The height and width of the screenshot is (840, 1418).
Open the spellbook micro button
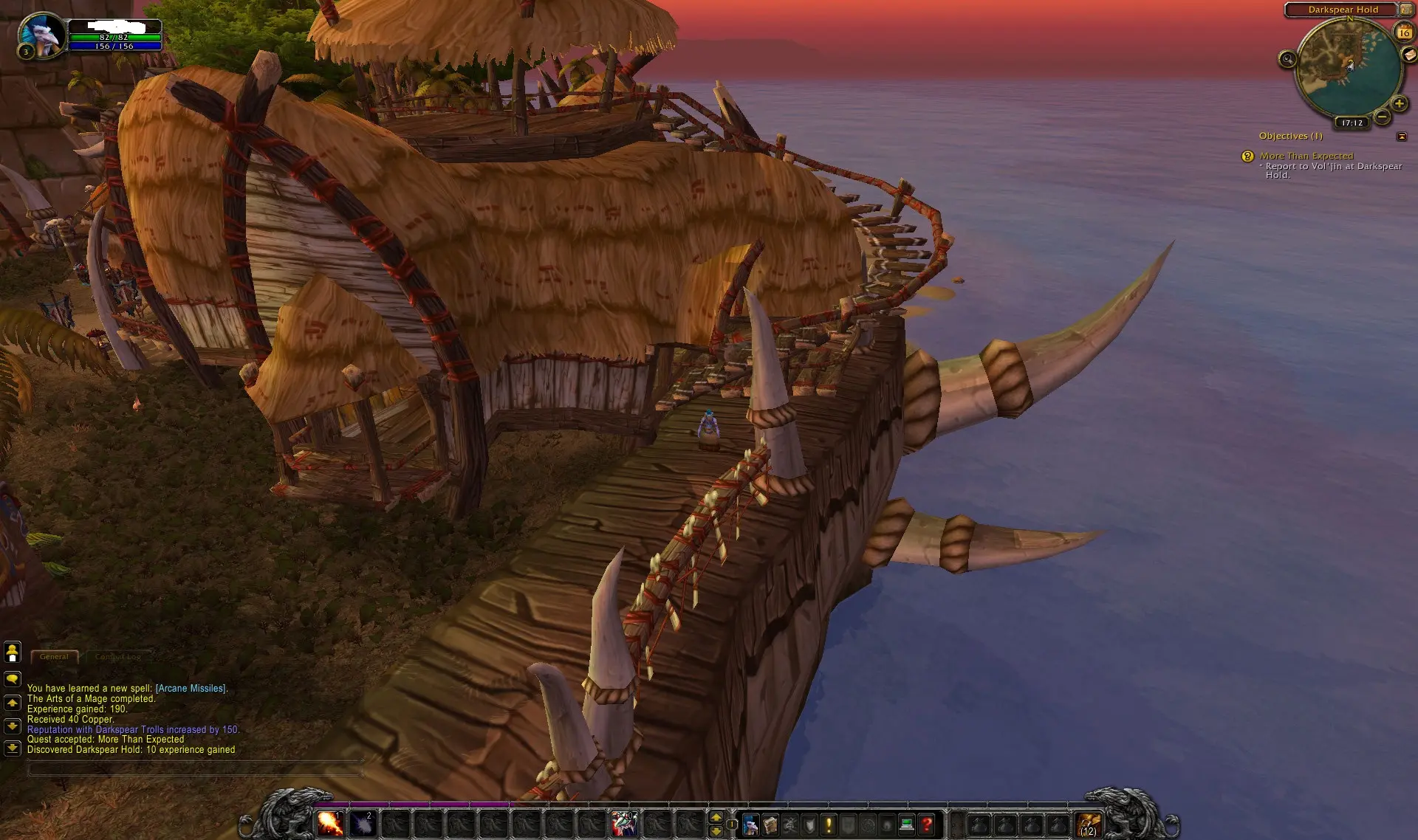[x=770, y=824]
